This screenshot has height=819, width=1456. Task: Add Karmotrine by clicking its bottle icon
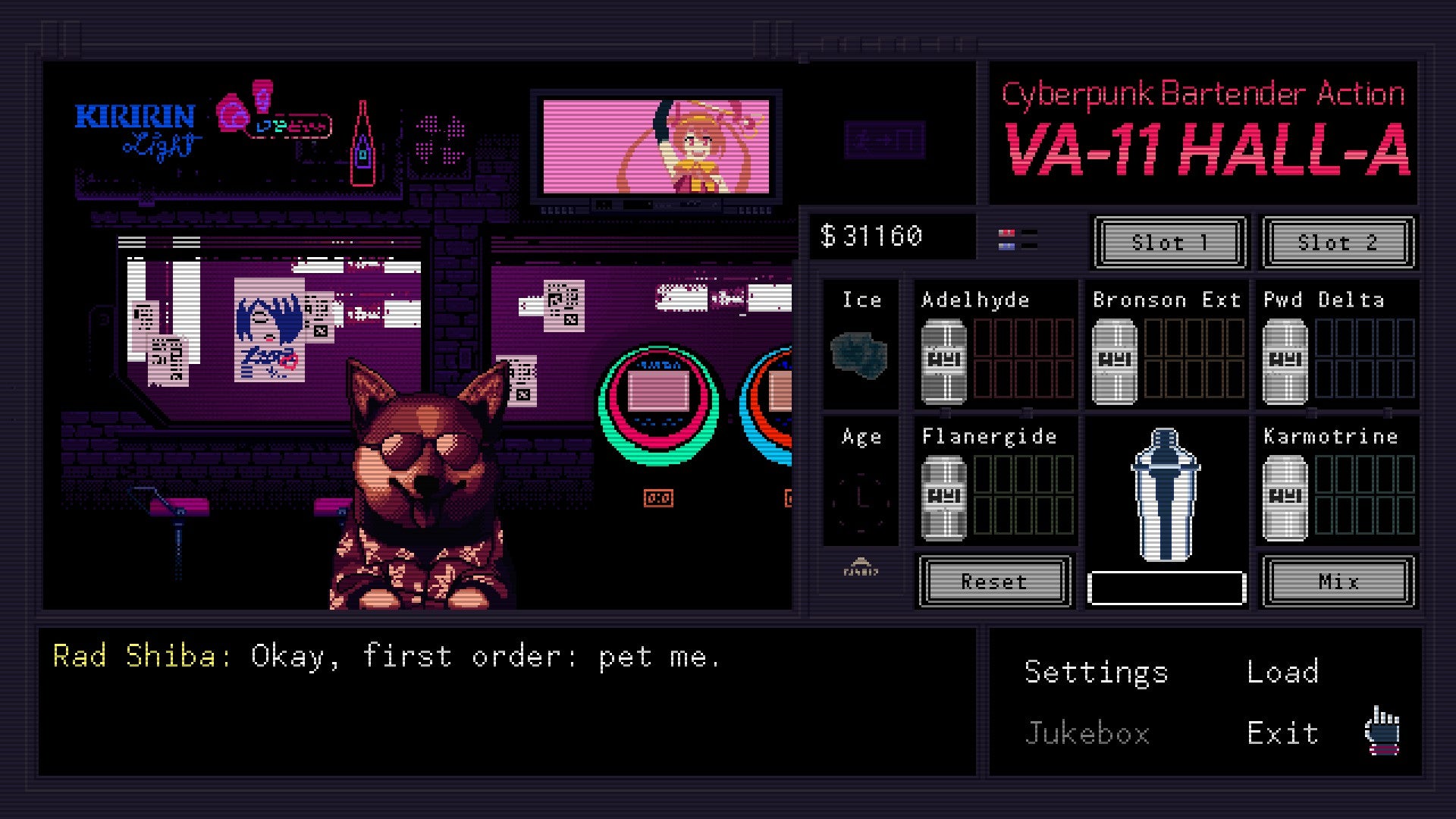1283,497
